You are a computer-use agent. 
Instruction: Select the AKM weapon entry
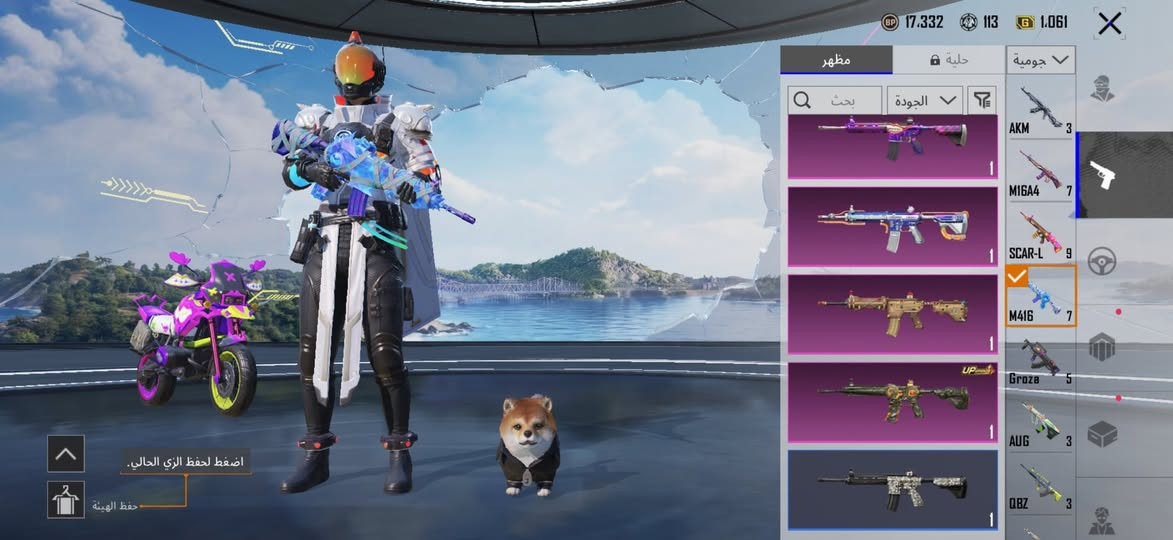(x=1040, y=112)
